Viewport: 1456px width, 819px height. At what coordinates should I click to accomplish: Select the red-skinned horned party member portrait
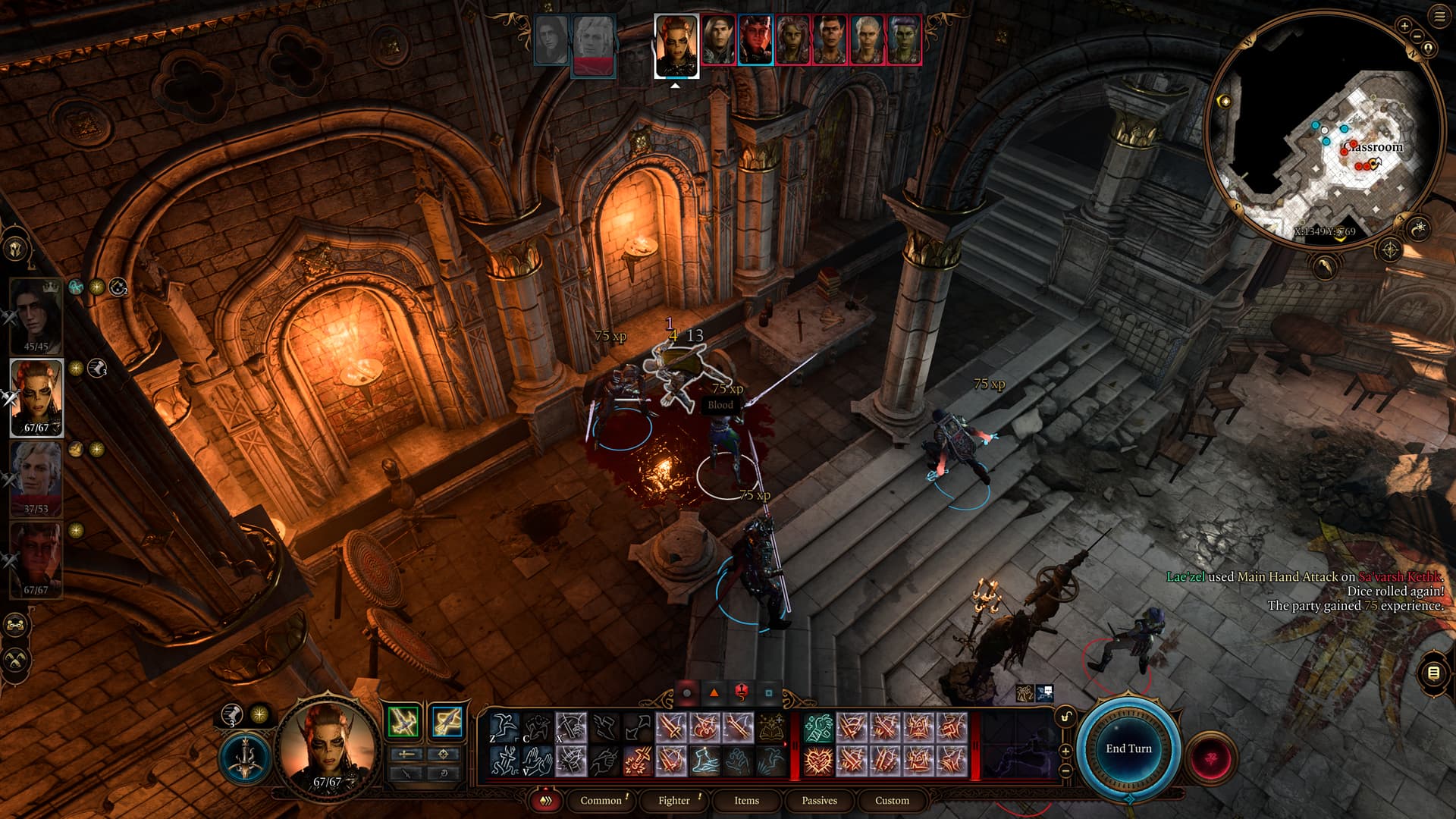tap(36, 560)
